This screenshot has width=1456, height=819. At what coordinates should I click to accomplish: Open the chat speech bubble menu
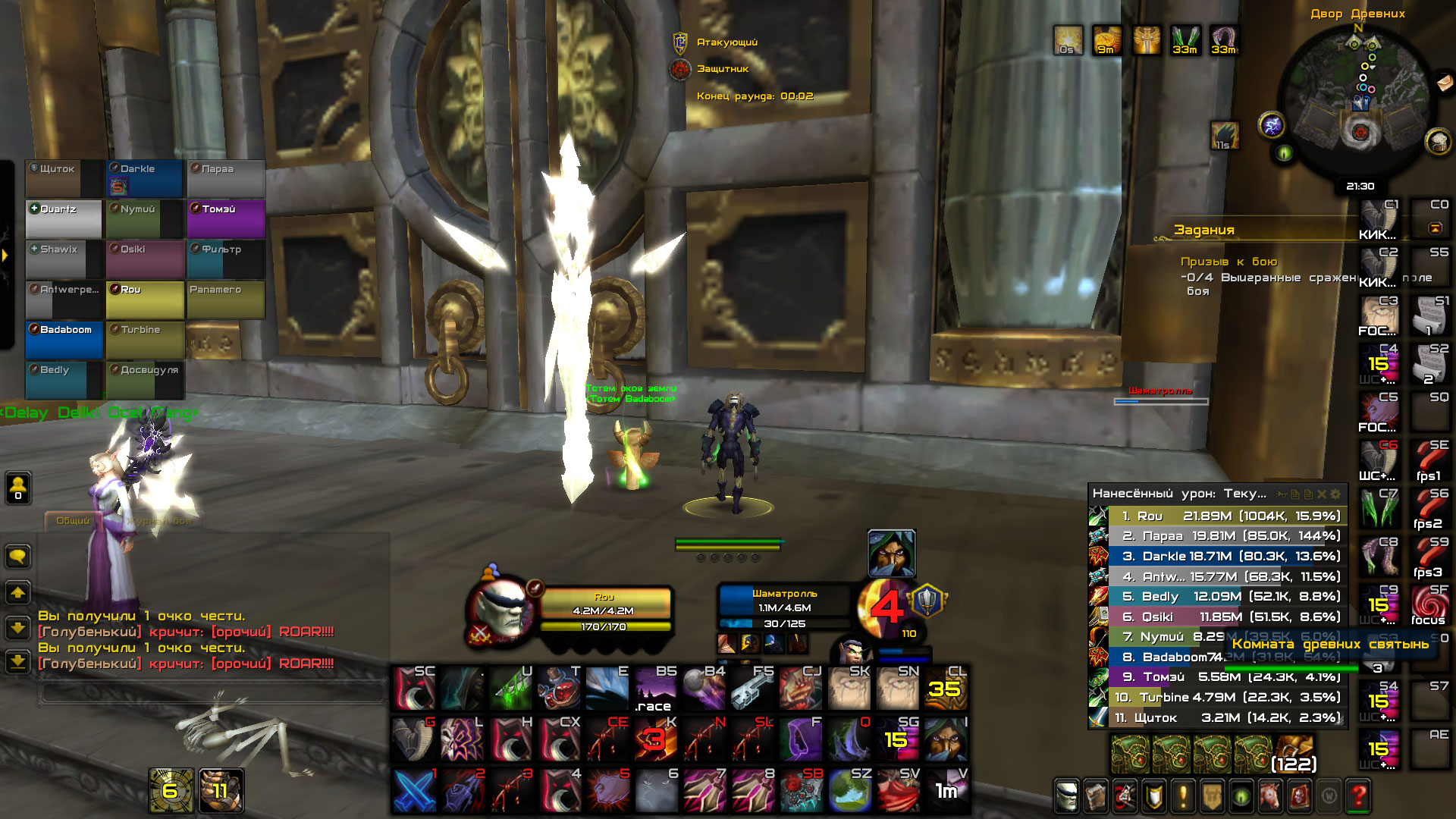click(x=18, y=557)
